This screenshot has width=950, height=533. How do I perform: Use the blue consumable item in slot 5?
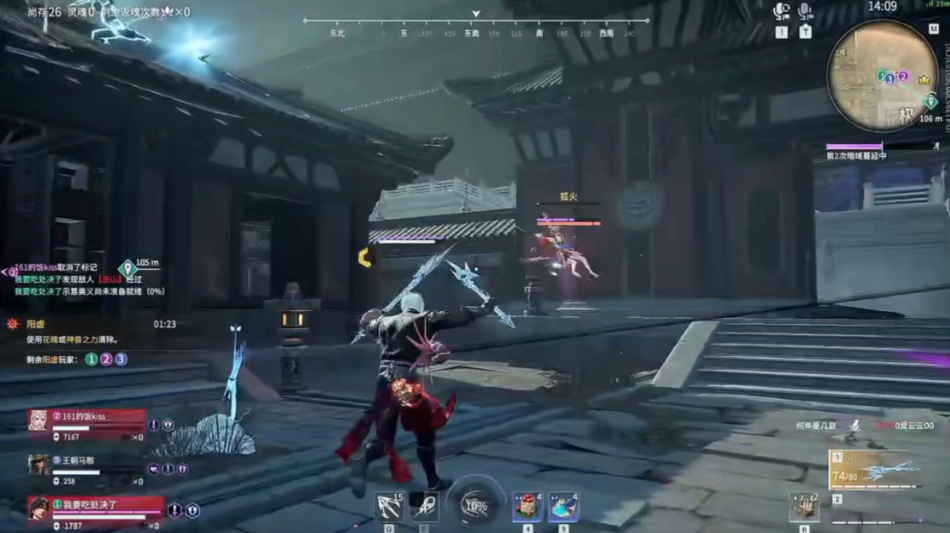click(563, 506)
